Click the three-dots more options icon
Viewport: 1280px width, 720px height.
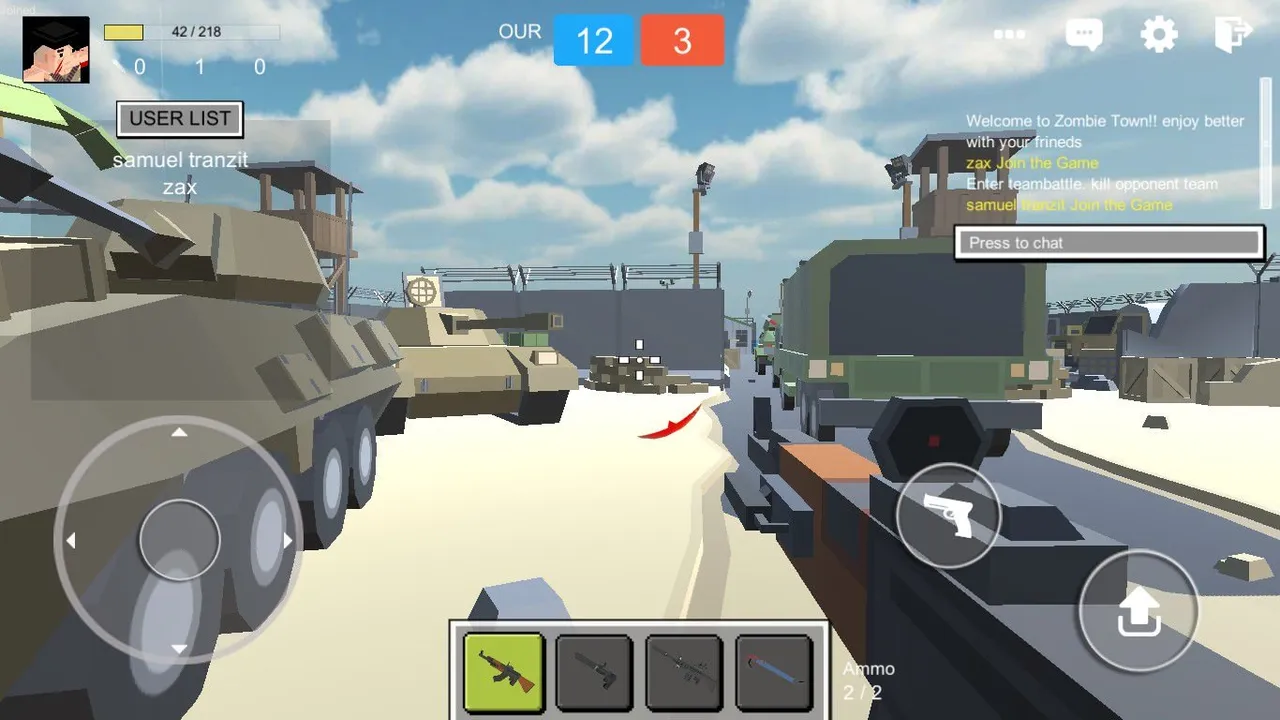click(1009, 35)
